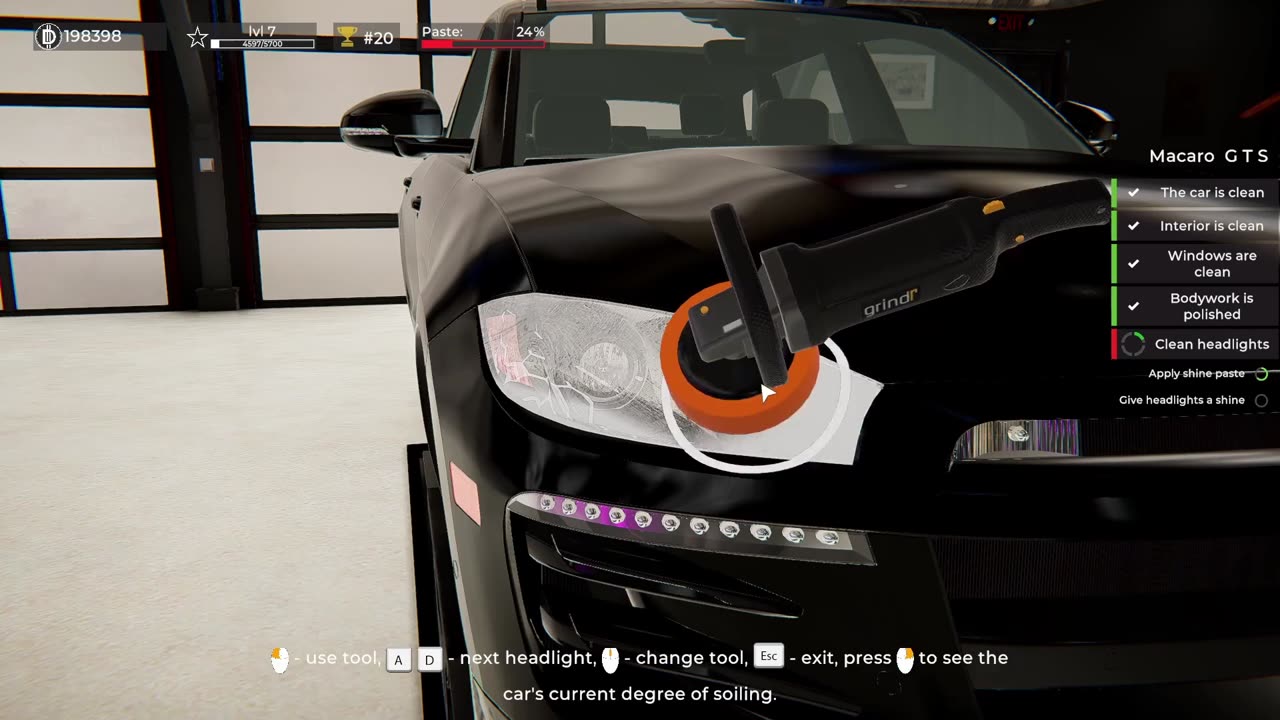Screen dimensions: 1280x720
Task: Click the Bodywork is polished task
Action: (x=1211, y=306)
